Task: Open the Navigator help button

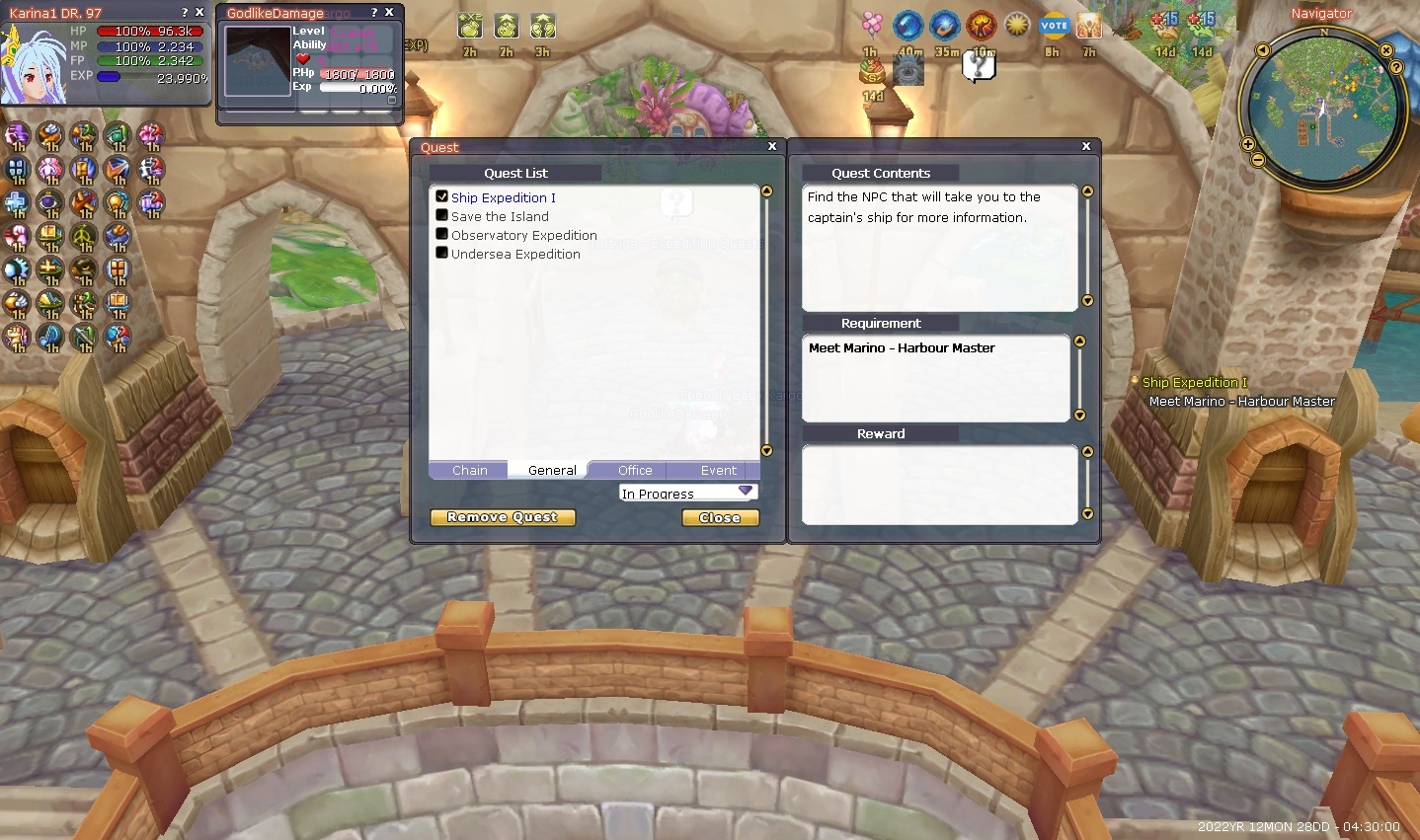Action: point(1396,67)
